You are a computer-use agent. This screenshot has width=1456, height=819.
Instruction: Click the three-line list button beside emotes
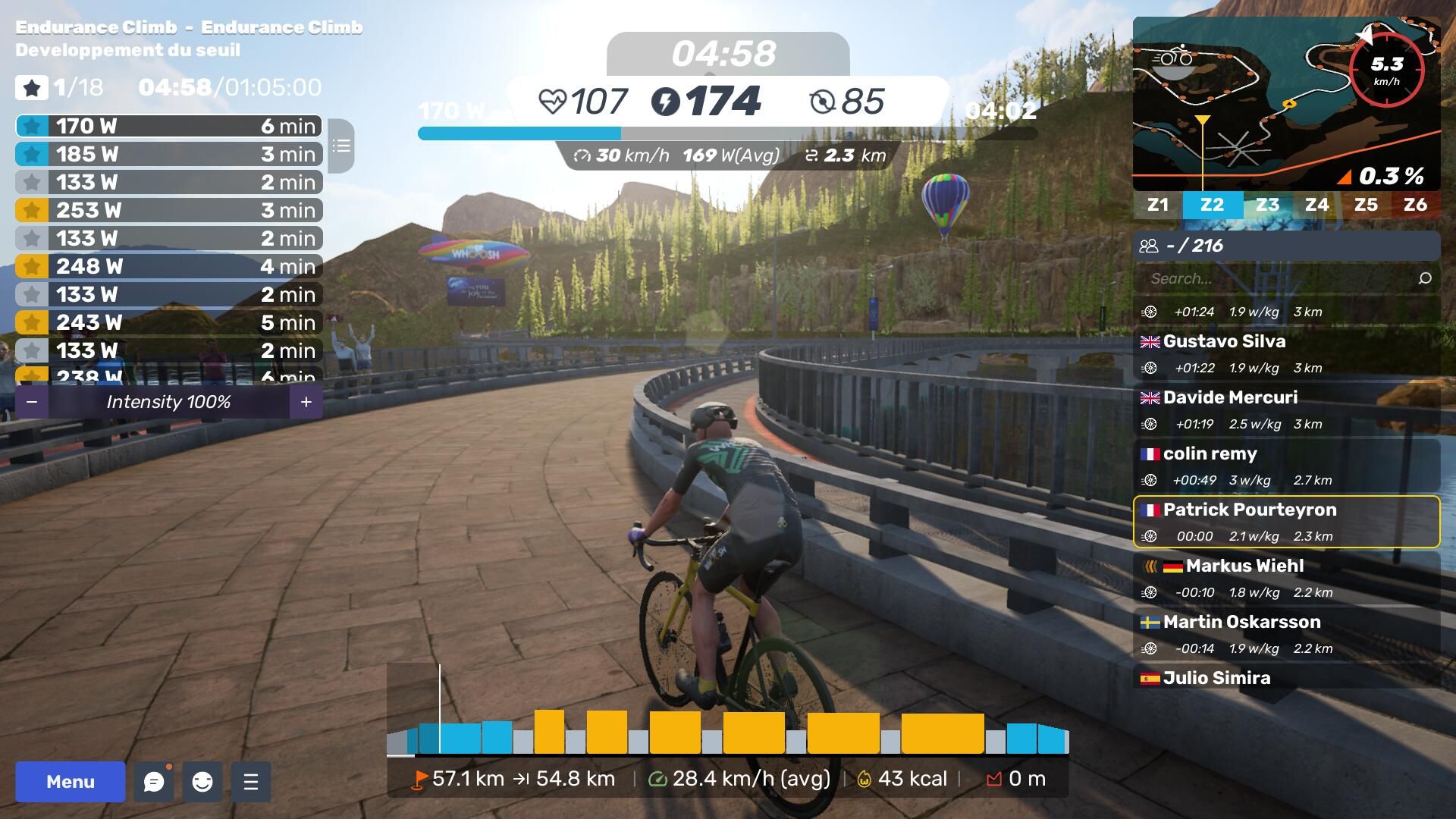point(251,782)
